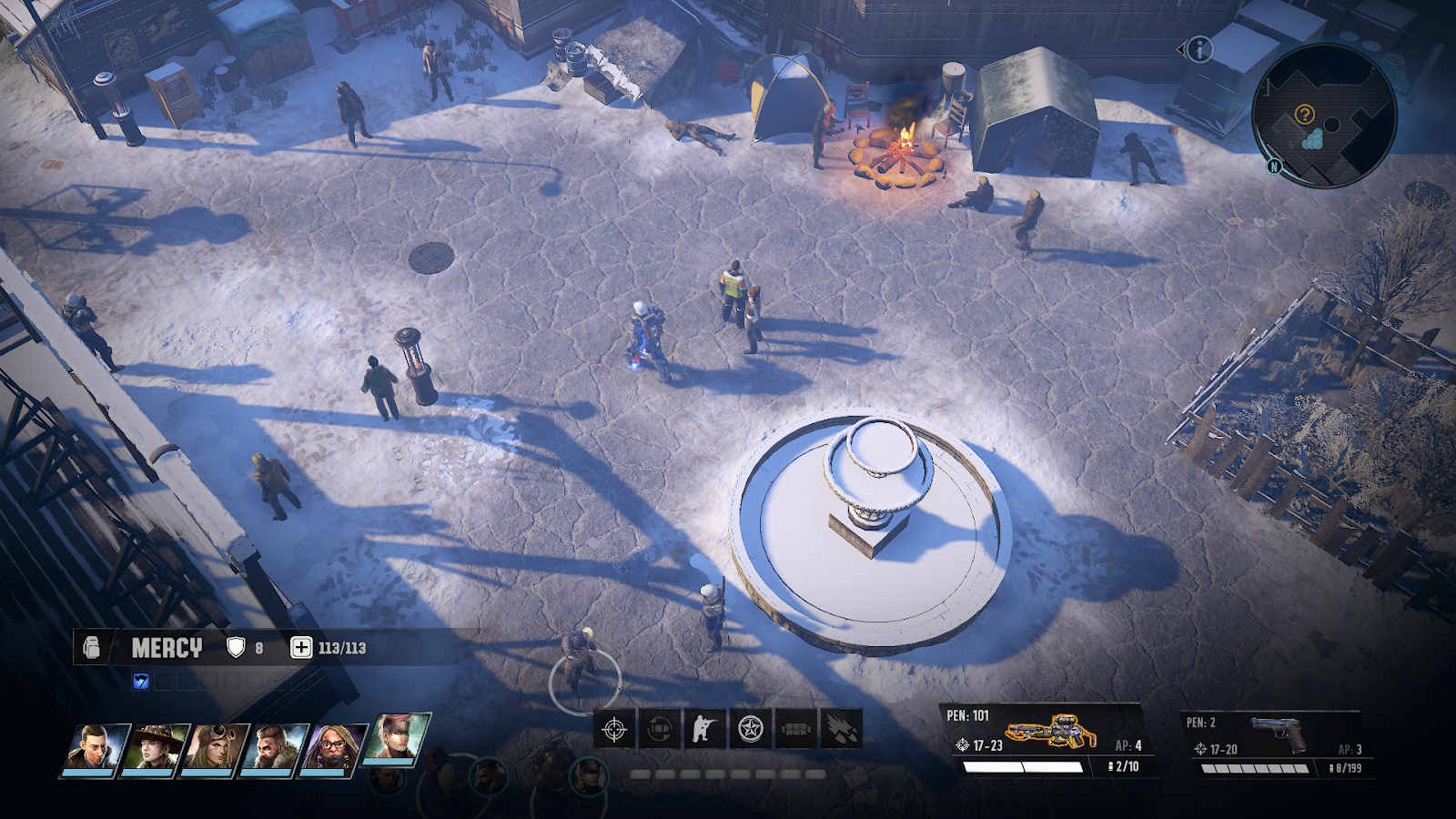Image resolution: width=1456 pixels, height=819 pixels.
Task: Select the question mark marker on minimap
Action: [1304, 115]
